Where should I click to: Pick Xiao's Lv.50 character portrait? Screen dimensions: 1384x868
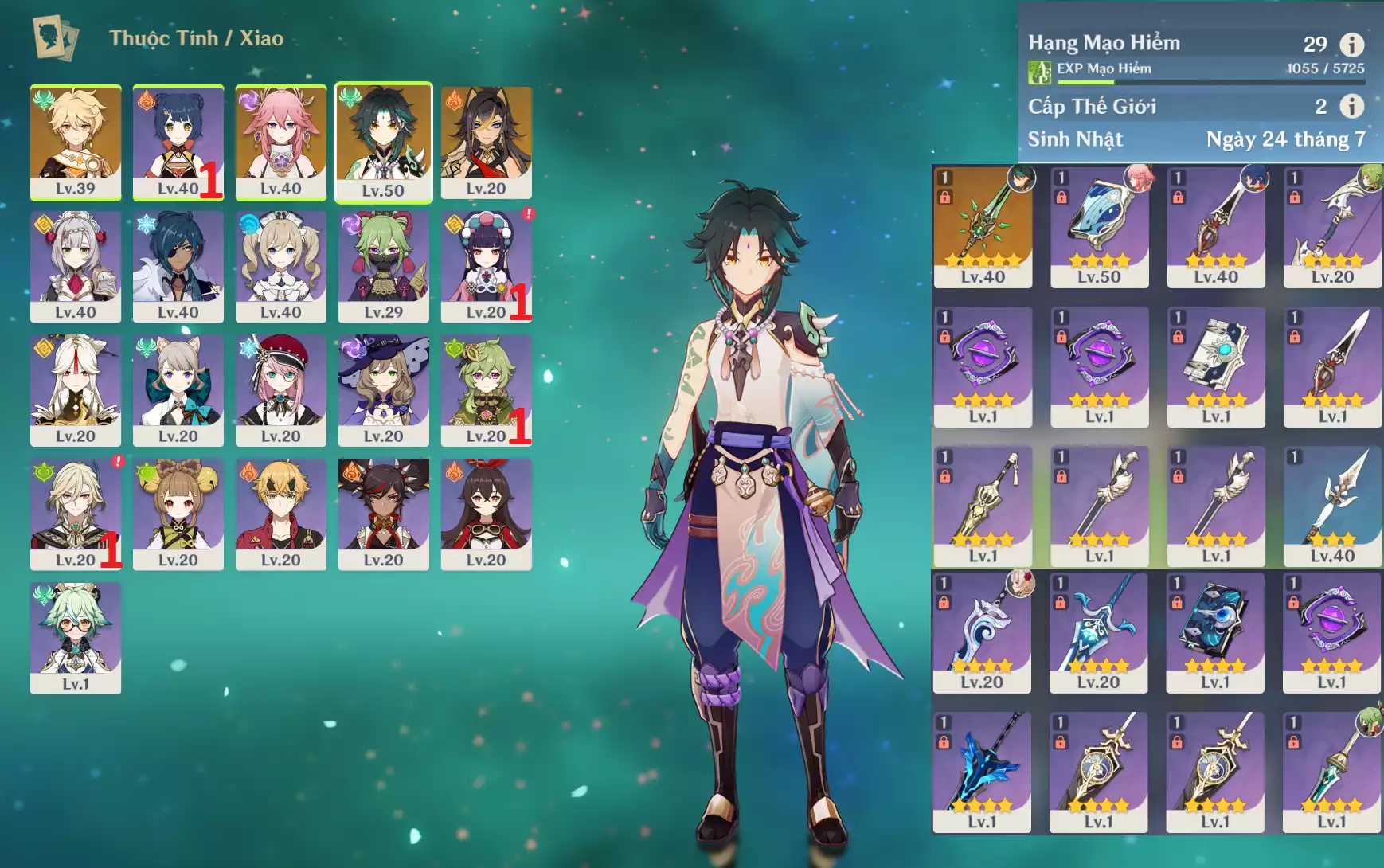pos(383,141)
